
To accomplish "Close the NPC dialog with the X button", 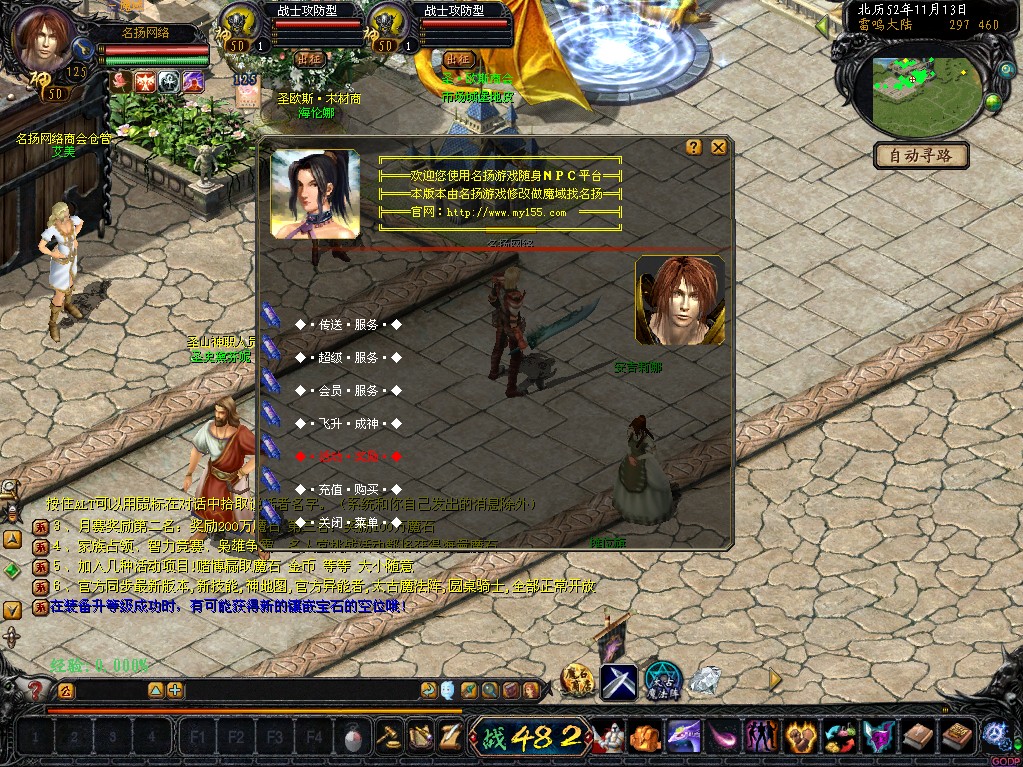I will click(718, 147).
